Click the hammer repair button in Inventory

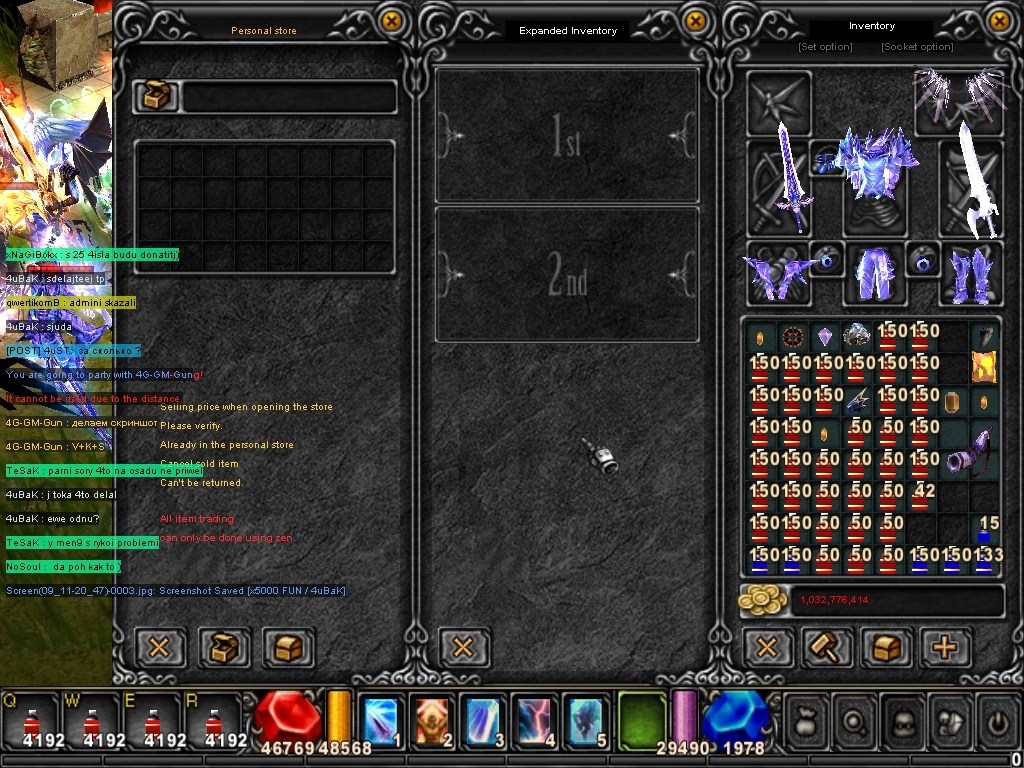click(x=827, y=647)
